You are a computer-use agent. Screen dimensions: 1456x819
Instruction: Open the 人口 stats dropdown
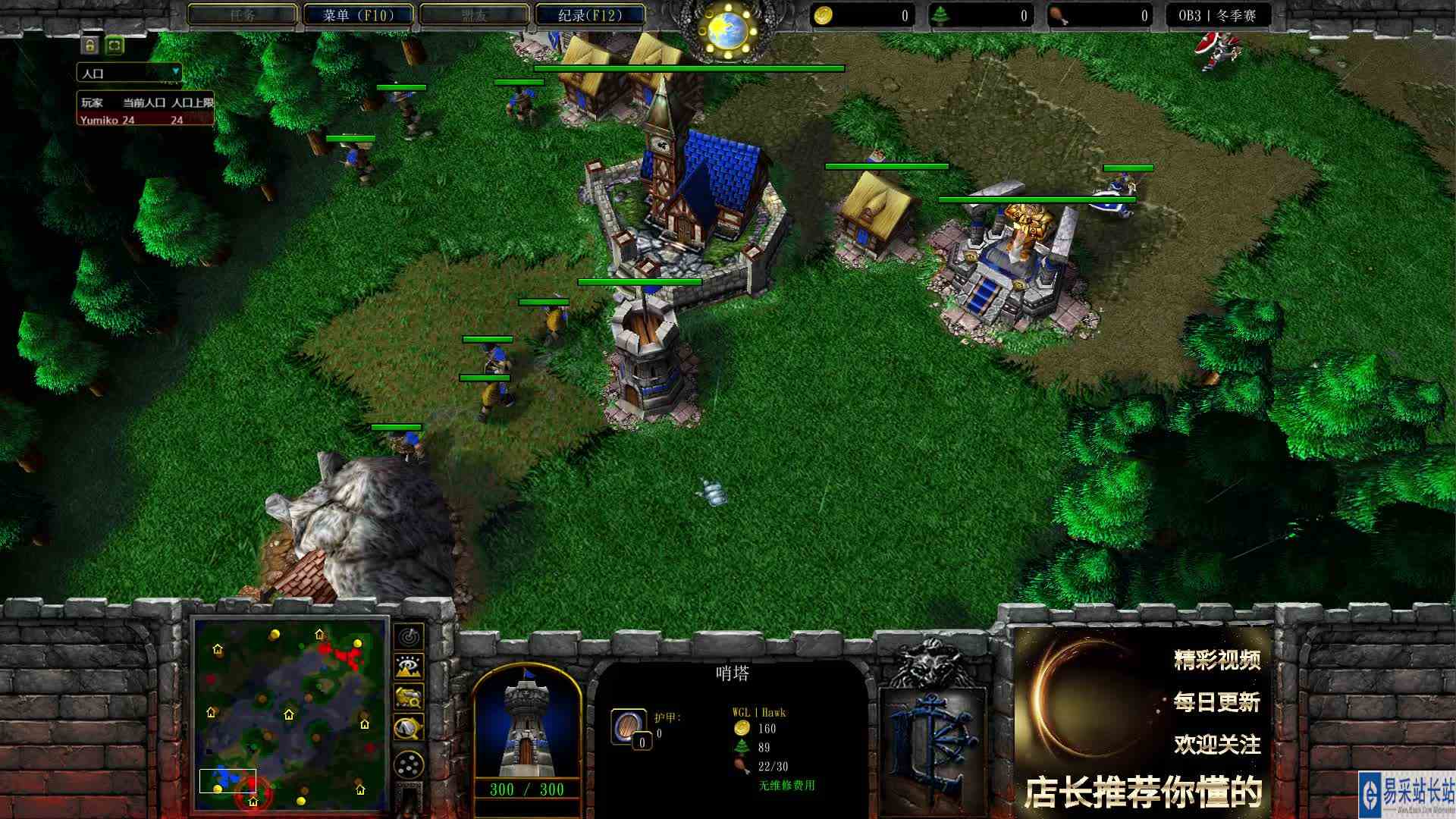pyautogui.click(x=129, y=71)
